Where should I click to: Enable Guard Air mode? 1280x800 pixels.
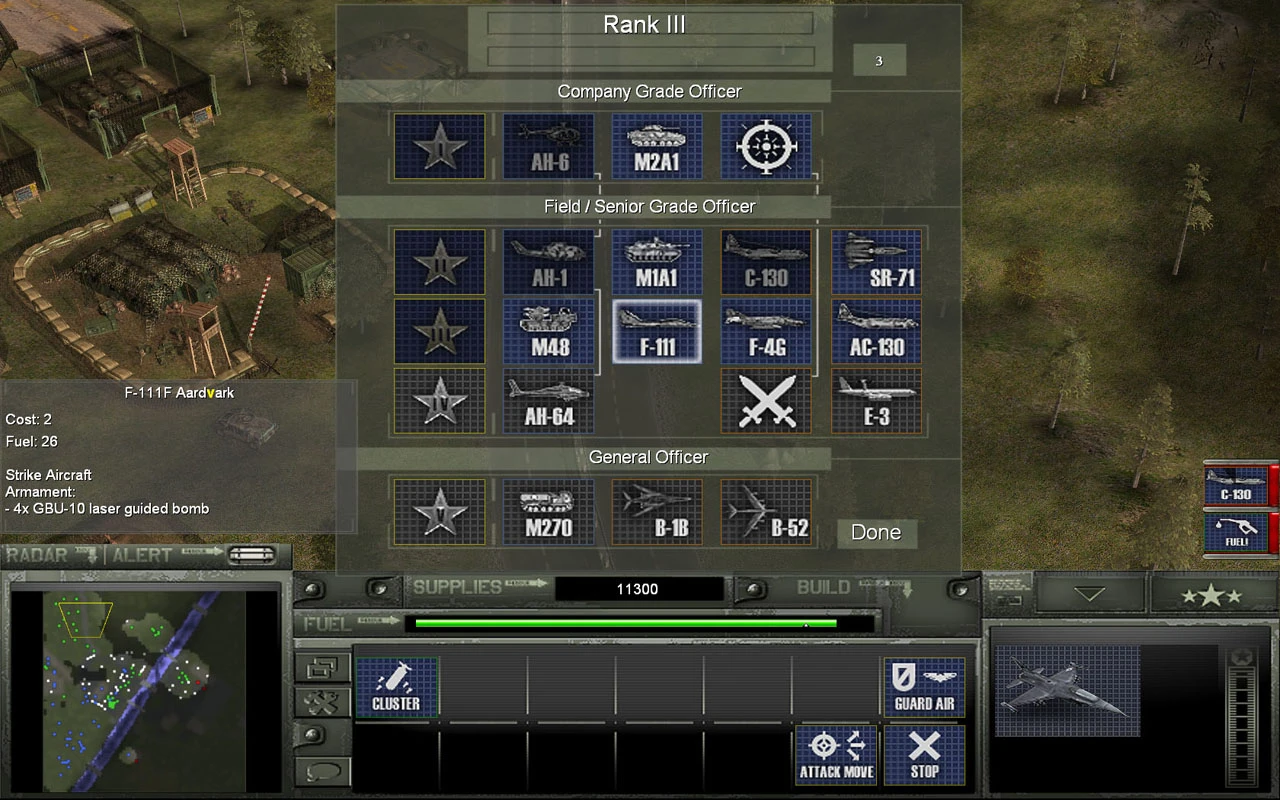923,686
